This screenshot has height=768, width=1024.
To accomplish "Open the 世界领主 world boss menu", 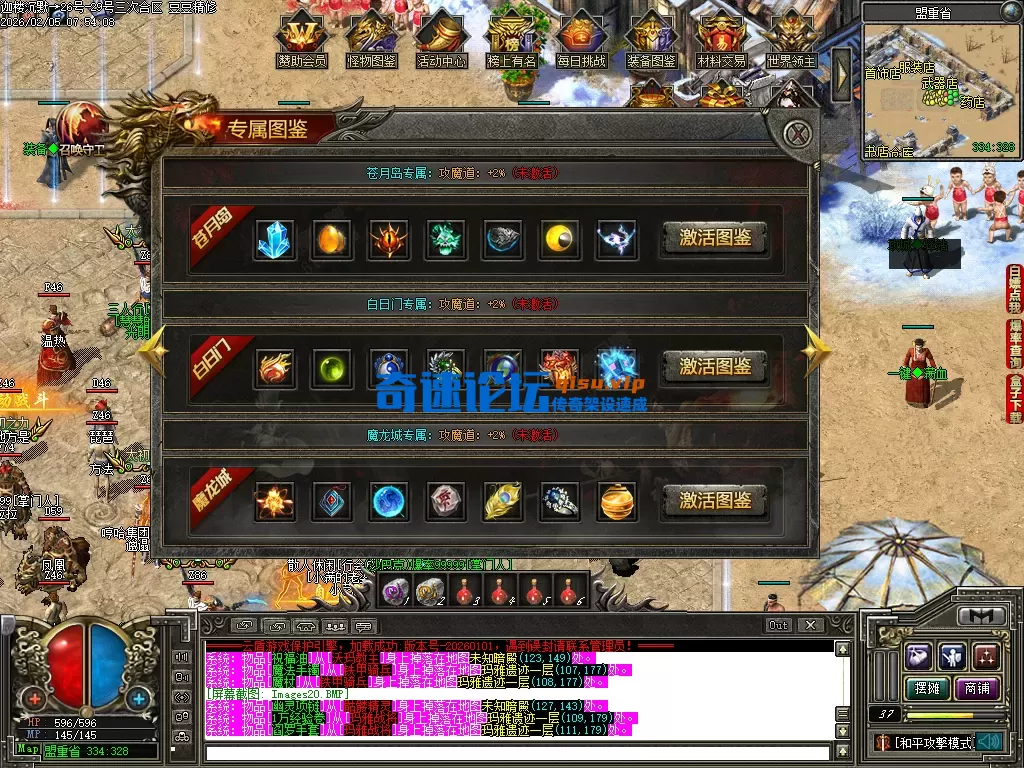I will point(791,40).
